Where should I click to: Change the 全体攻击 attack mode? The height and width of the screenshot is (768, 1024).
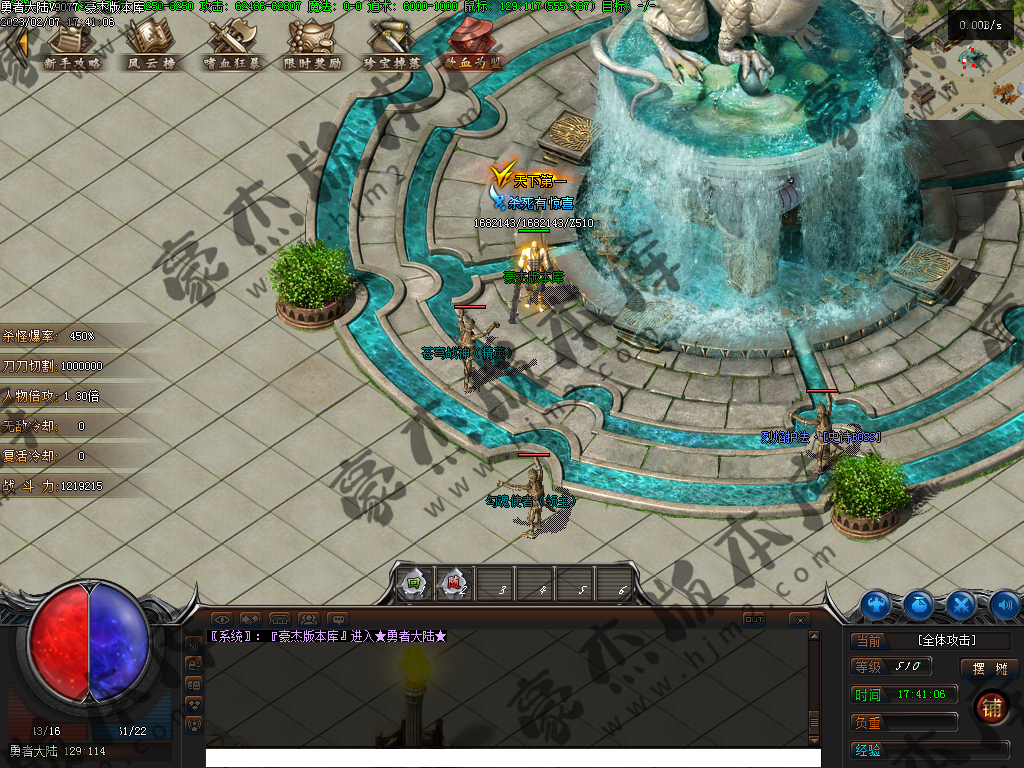(x=946, y=641)
